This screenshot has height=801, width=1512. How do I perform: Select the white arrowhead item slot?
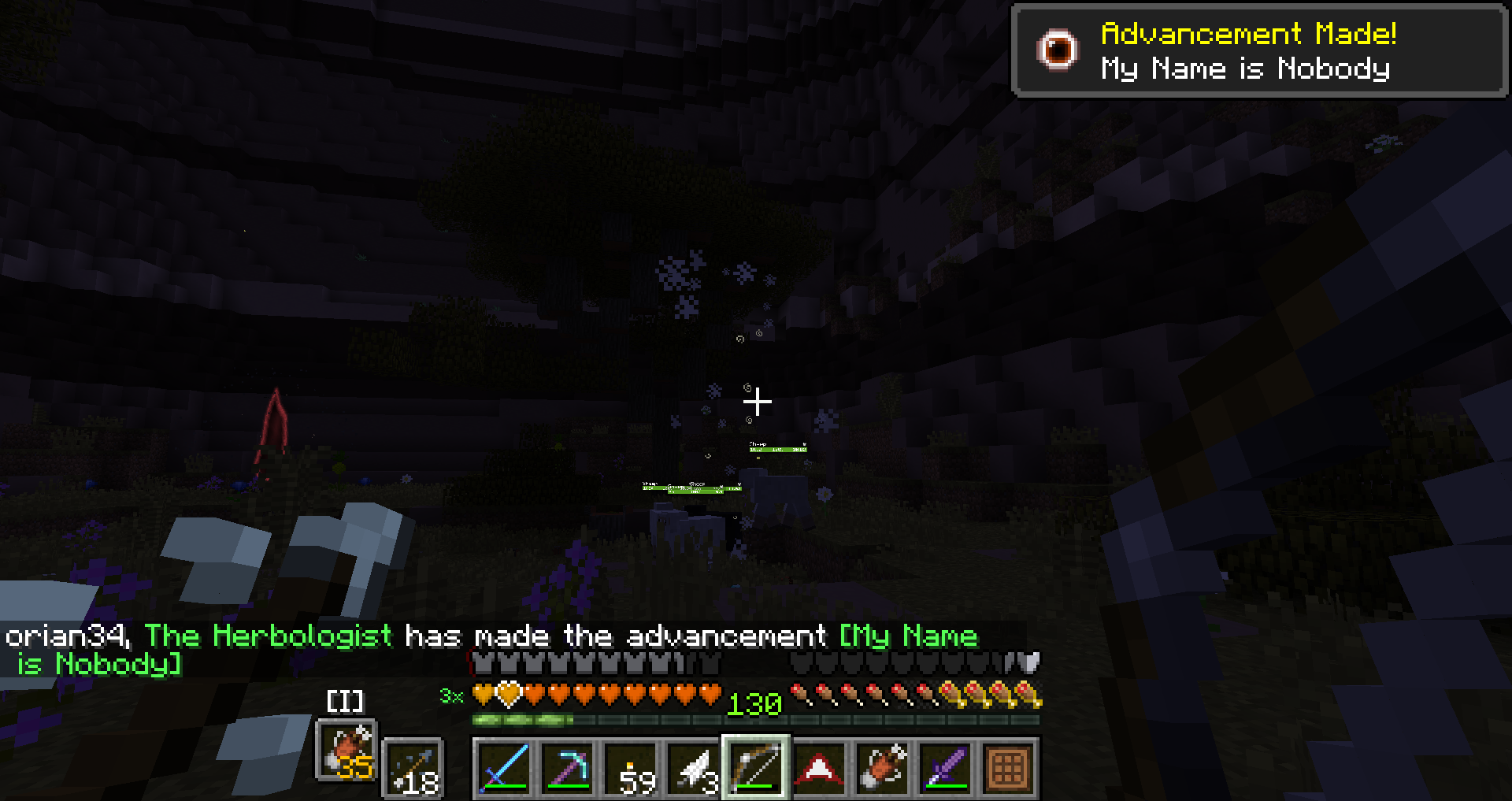click(x=693, y=766)
